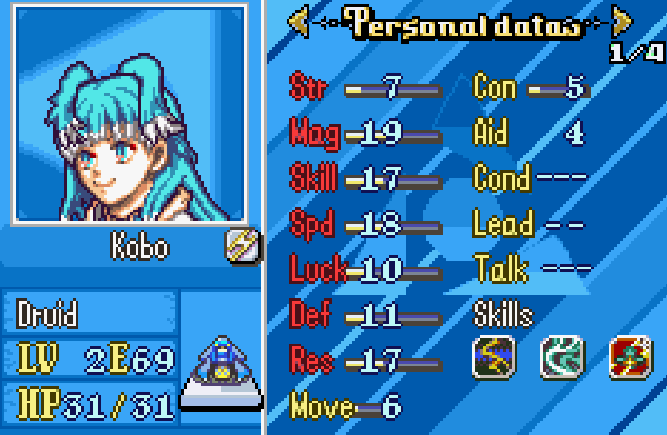Go to the previous stats page arrow
The width and height of the screenshot is (667, 435).
click(298, 23)
